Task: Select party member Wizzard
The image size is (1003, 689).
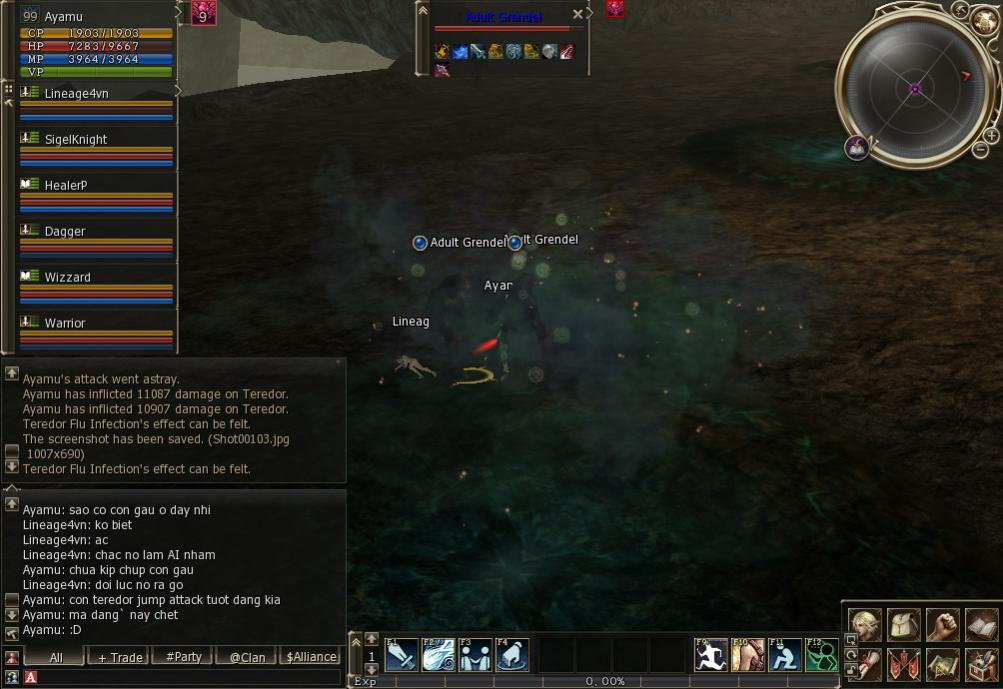Action: 68,277
